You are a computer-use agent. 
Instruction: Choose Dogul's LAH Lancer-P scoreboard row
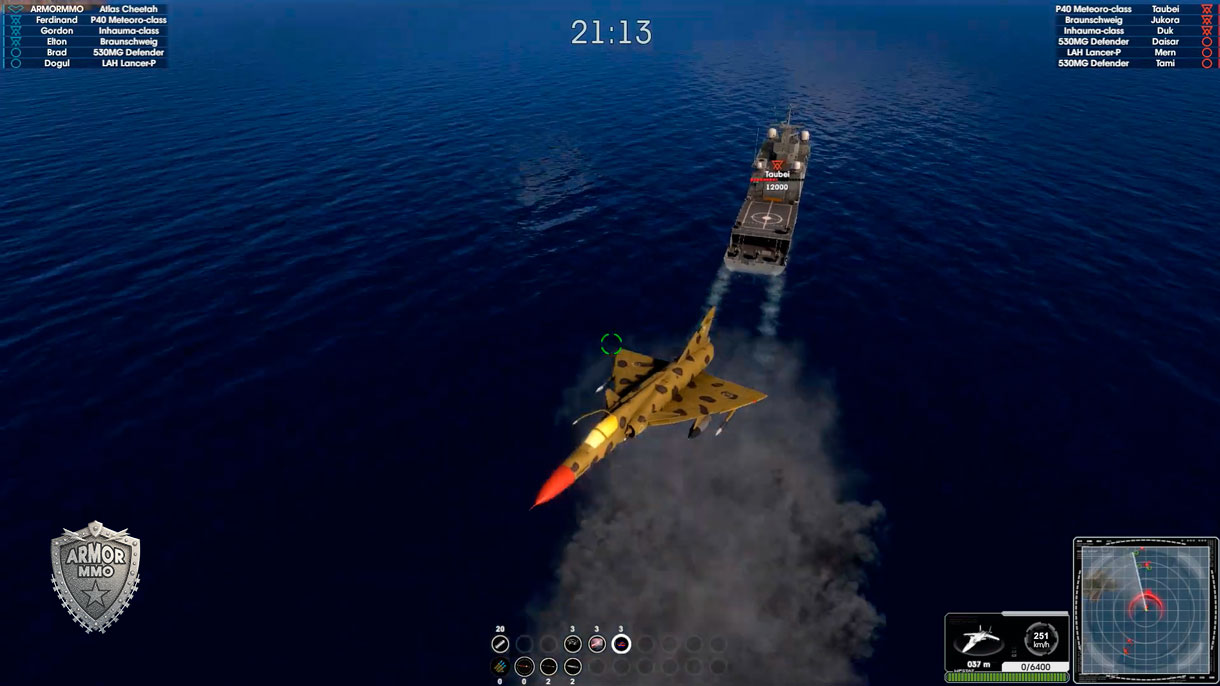point(93,63)
